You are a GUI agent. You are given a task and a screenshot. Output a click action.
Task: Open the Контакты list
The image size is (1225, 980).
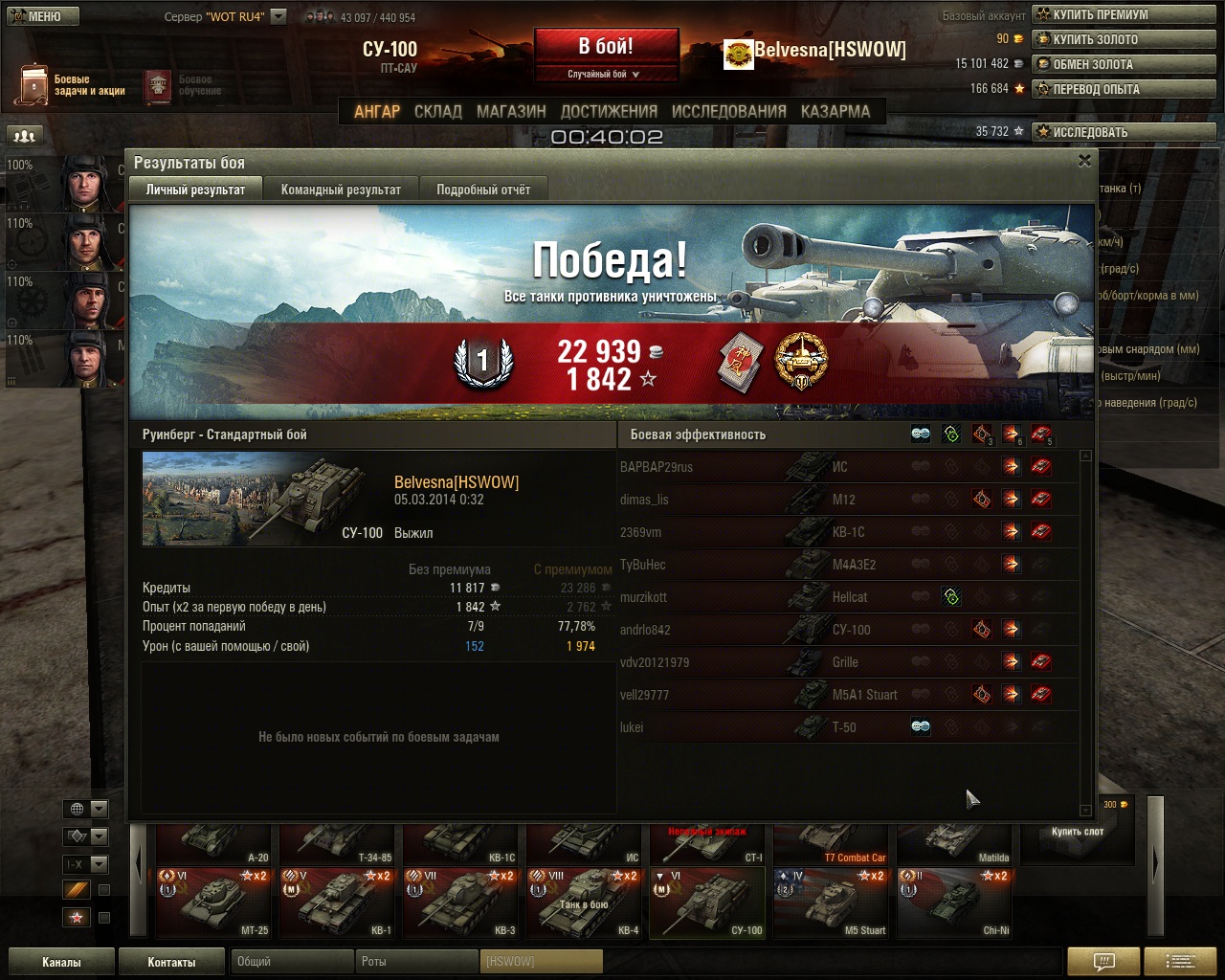pyautogui.click(x=171, y=962)
